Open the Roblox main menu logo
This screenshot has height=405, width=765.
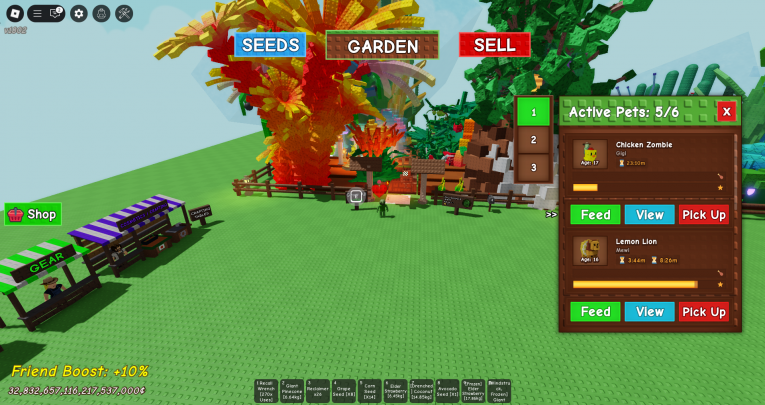pos(13,13)
